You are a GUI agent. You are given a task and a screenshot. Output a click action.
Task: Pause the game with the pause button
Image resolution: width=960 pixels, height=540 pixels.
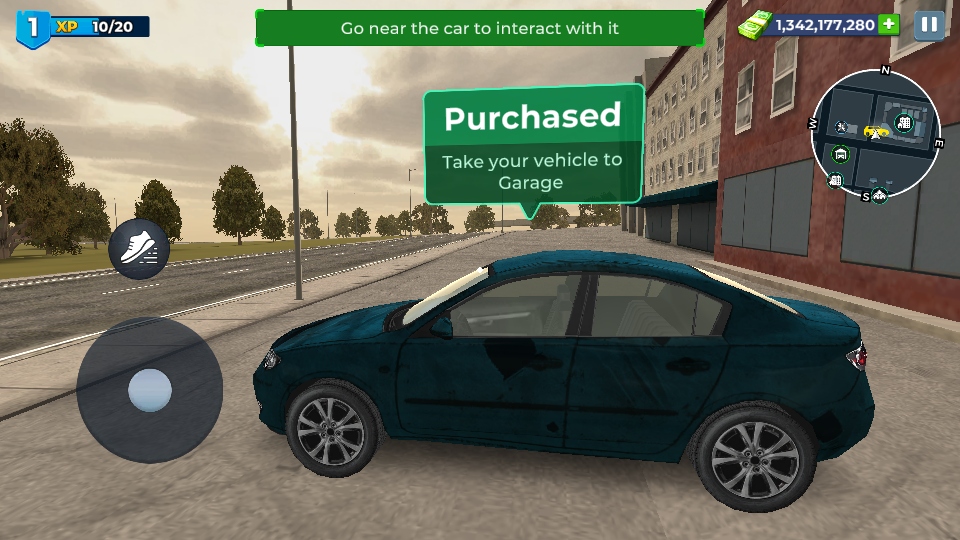pyautogui.click(x=929, y=25)
